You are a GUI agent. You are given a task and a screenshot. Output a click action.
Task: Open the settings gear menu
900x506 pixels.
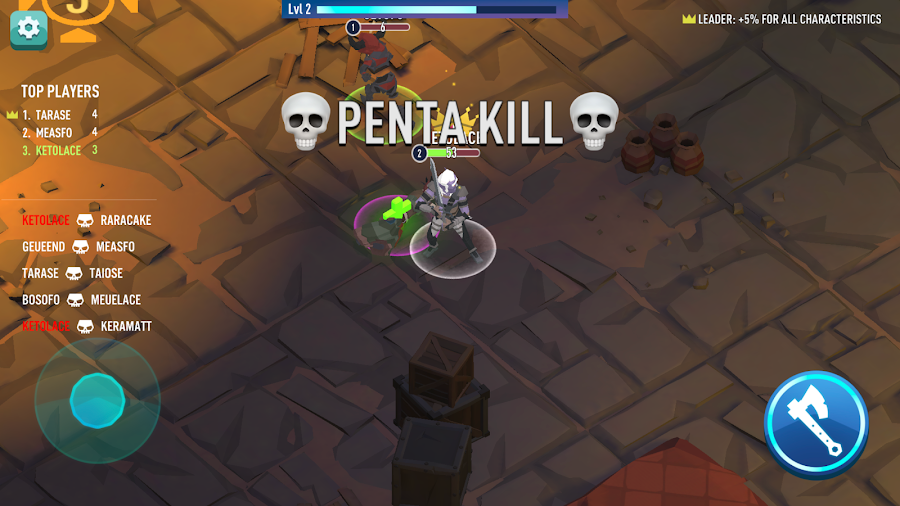(29, 28)
